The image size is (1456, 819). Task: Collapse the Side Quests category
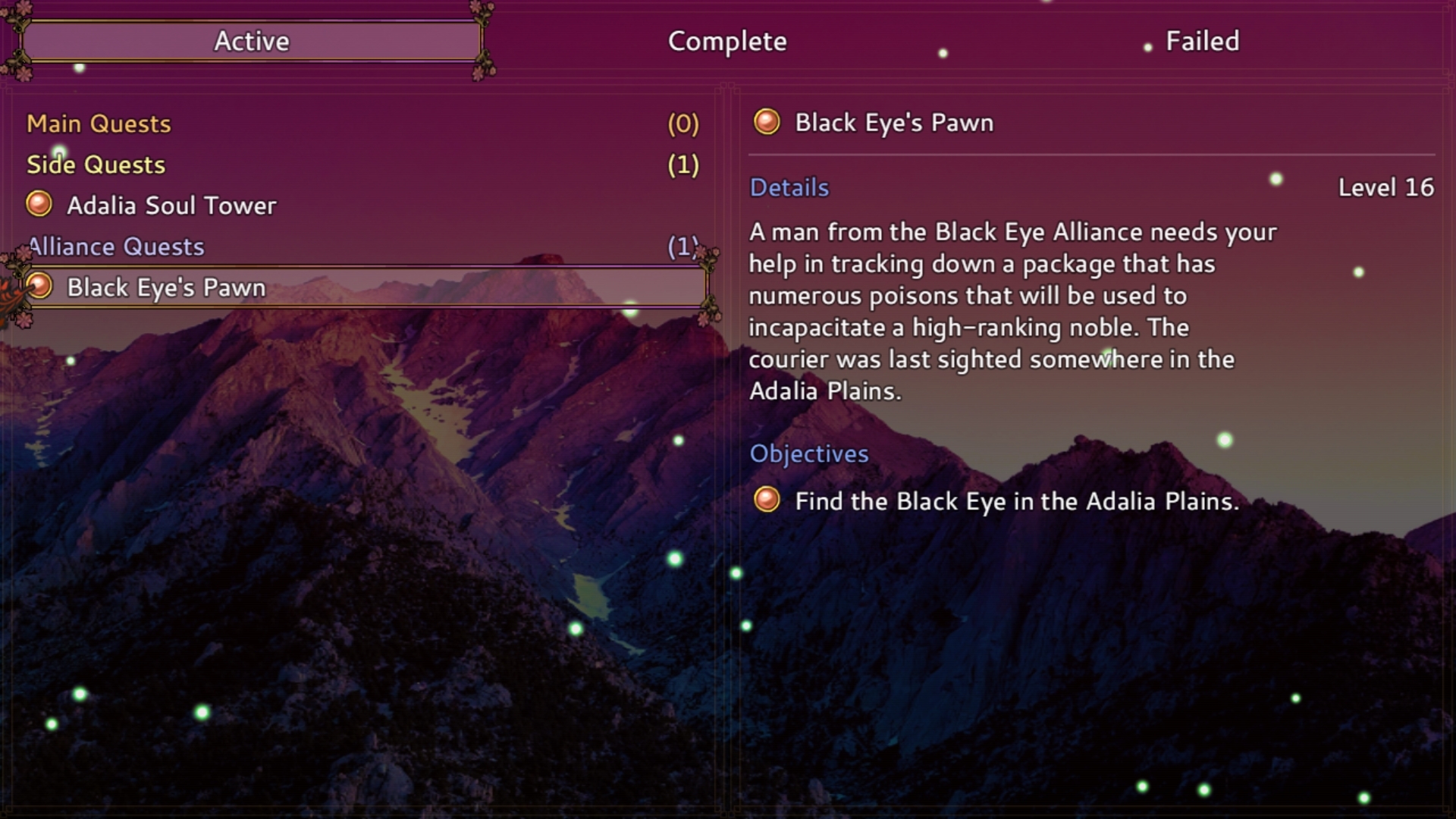tap(95, 164)
